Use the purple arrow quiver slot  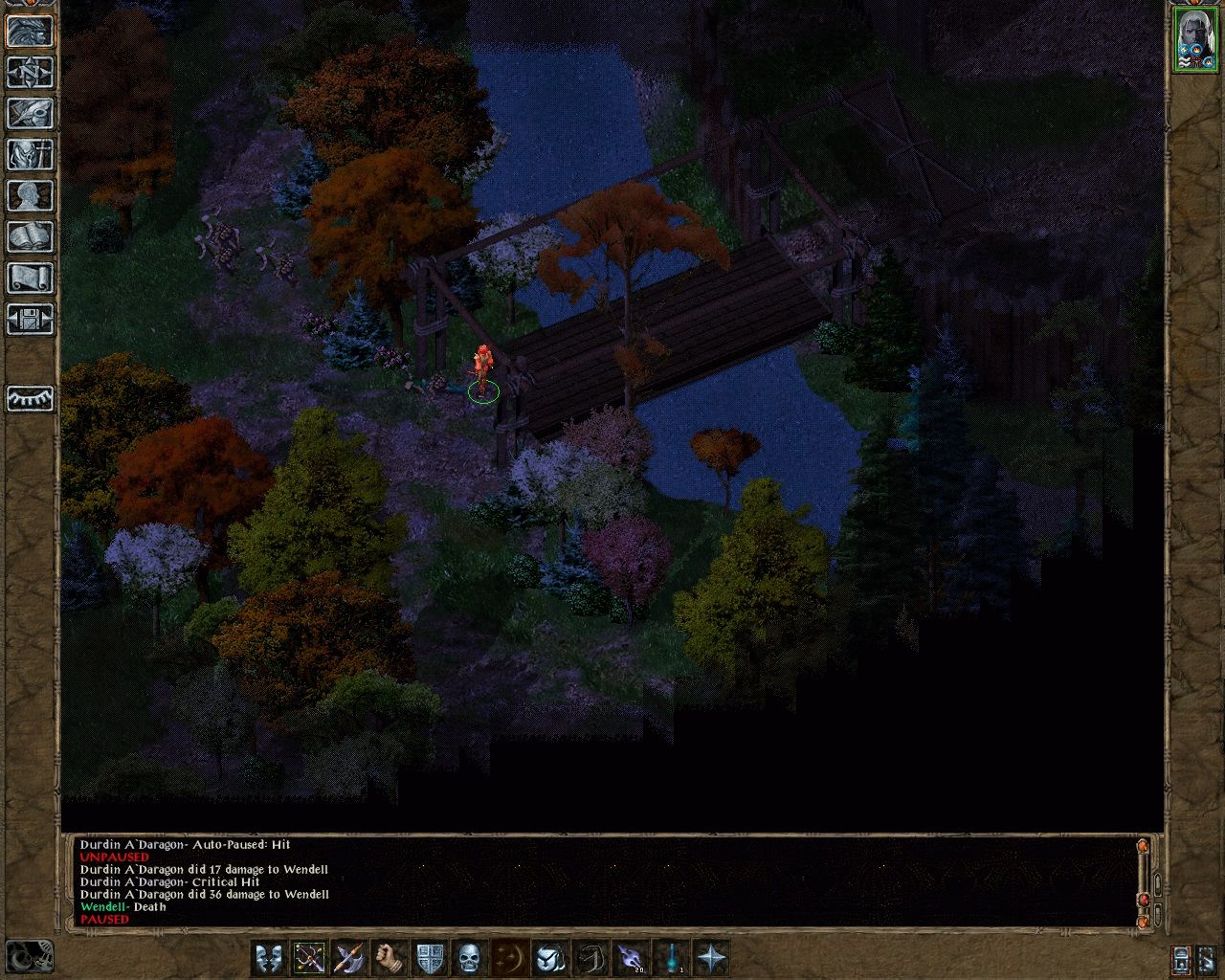[x=630, y=957]
